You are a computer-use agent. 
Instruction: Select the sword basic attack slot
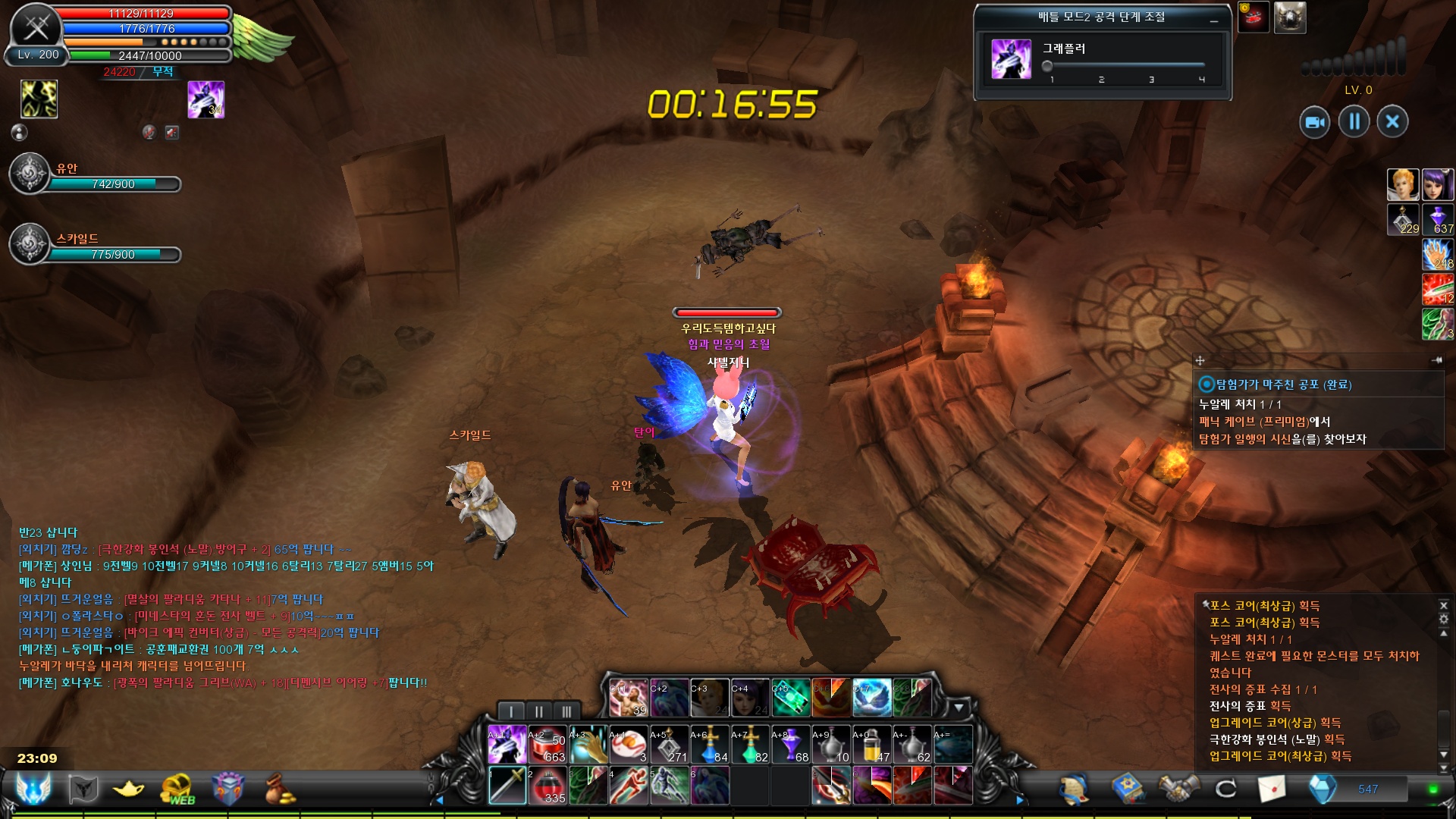pos(507,786)
